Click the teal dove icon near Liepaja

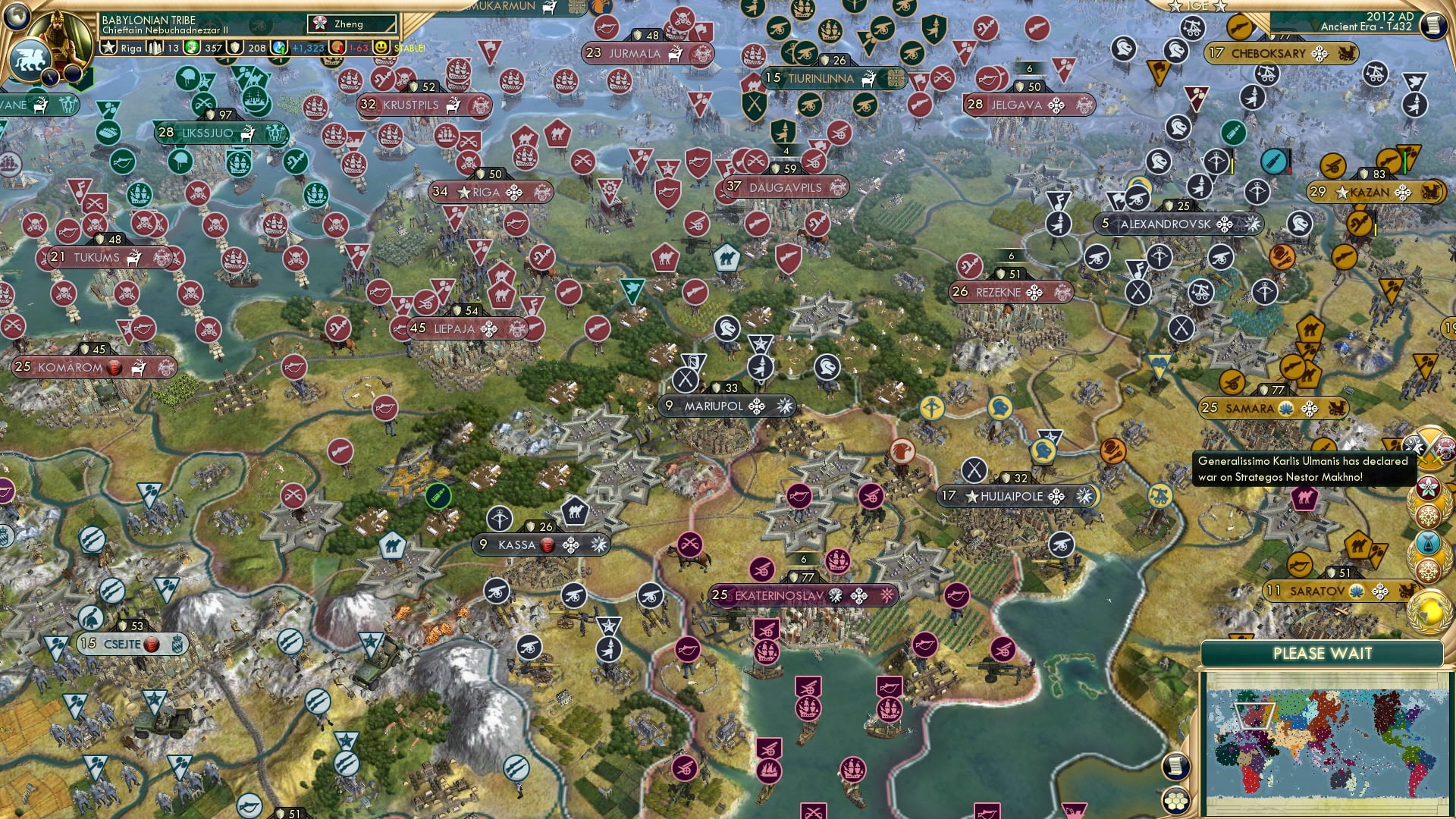[632, 289]
